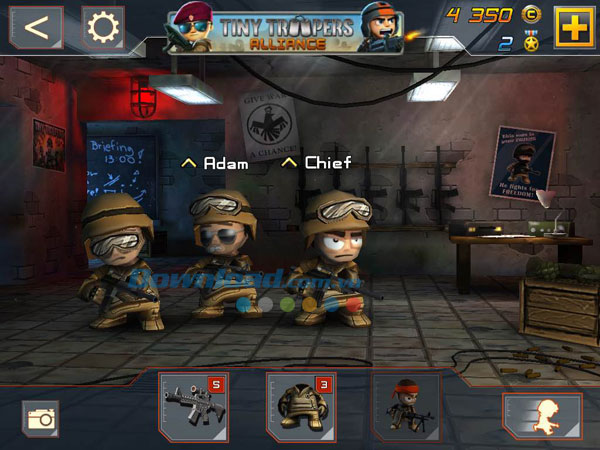
Task: Open the gear settings menu
Action: click(102, 27)
